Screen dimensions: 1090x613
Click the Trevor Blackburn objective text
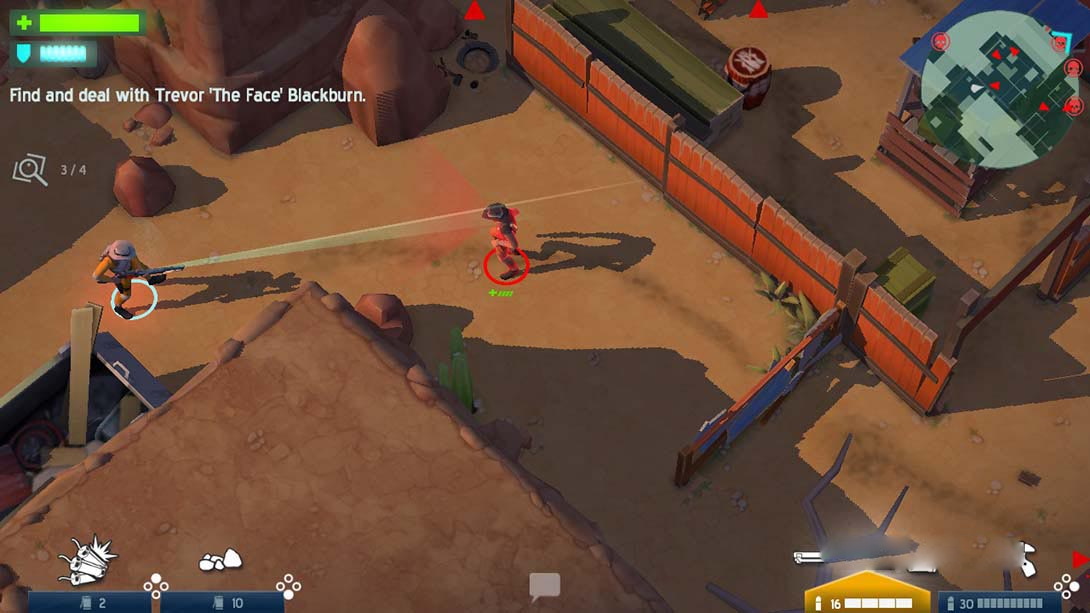[188, 96]
